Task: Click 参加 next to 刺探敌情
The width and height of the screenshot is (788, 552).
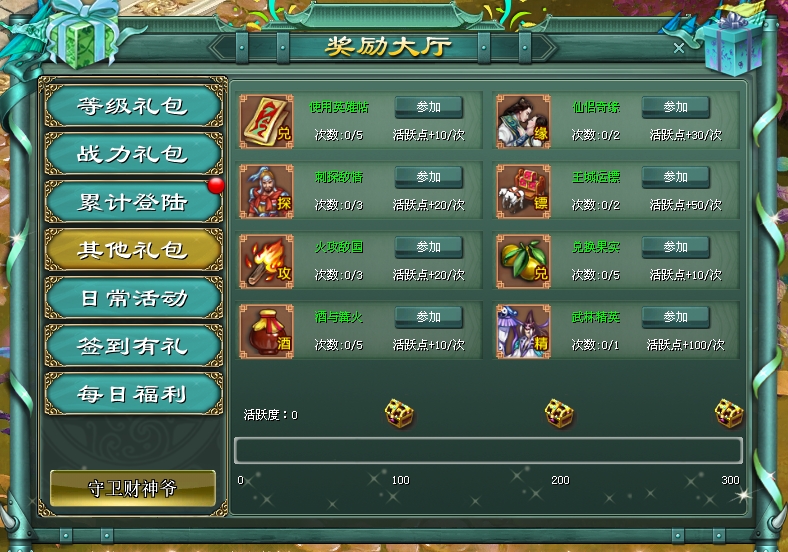Action: point(428,177)
